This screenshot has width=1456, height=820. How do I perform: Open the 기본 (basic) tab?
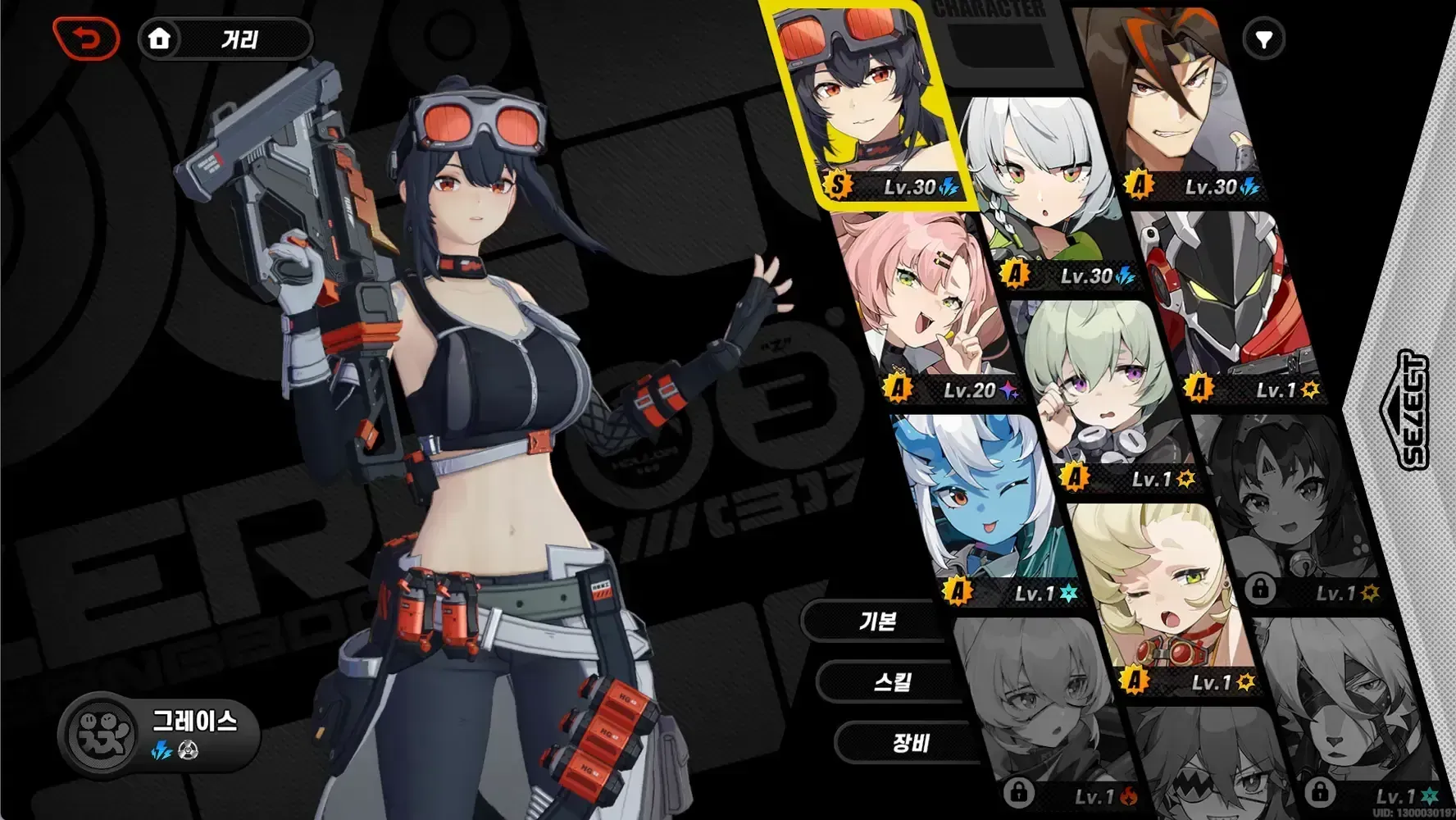877,621
